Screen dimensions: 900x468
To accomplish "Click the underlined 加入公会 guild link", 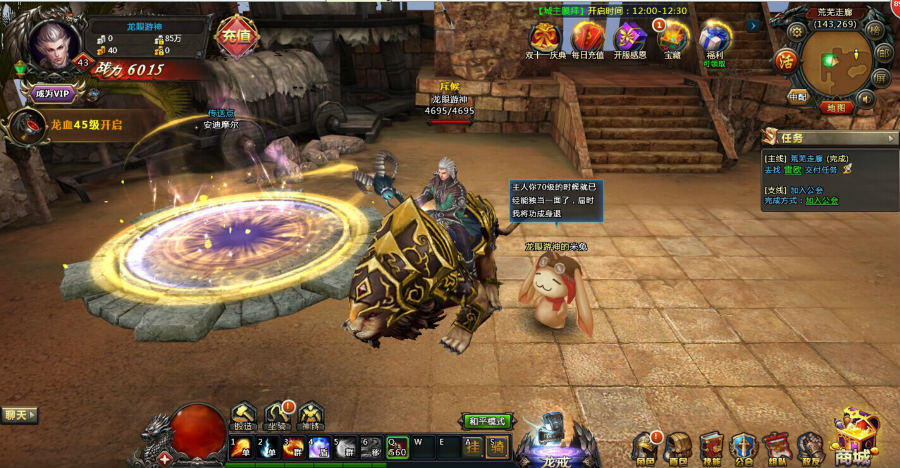I will point(822,200).
